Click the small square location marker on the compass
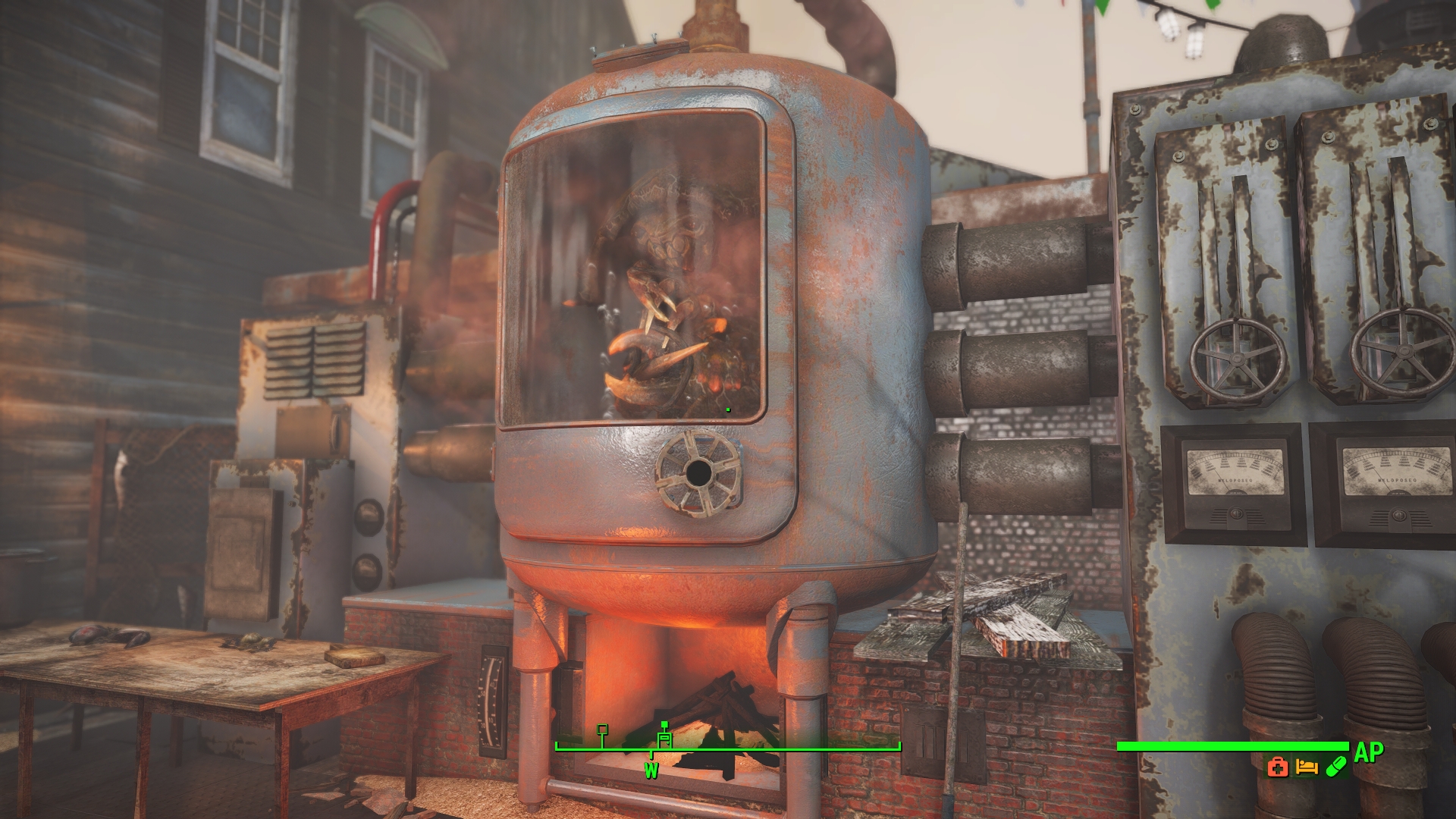Image resolution: width=1456 pixels, height=819 pixels. tap(601, 730)
